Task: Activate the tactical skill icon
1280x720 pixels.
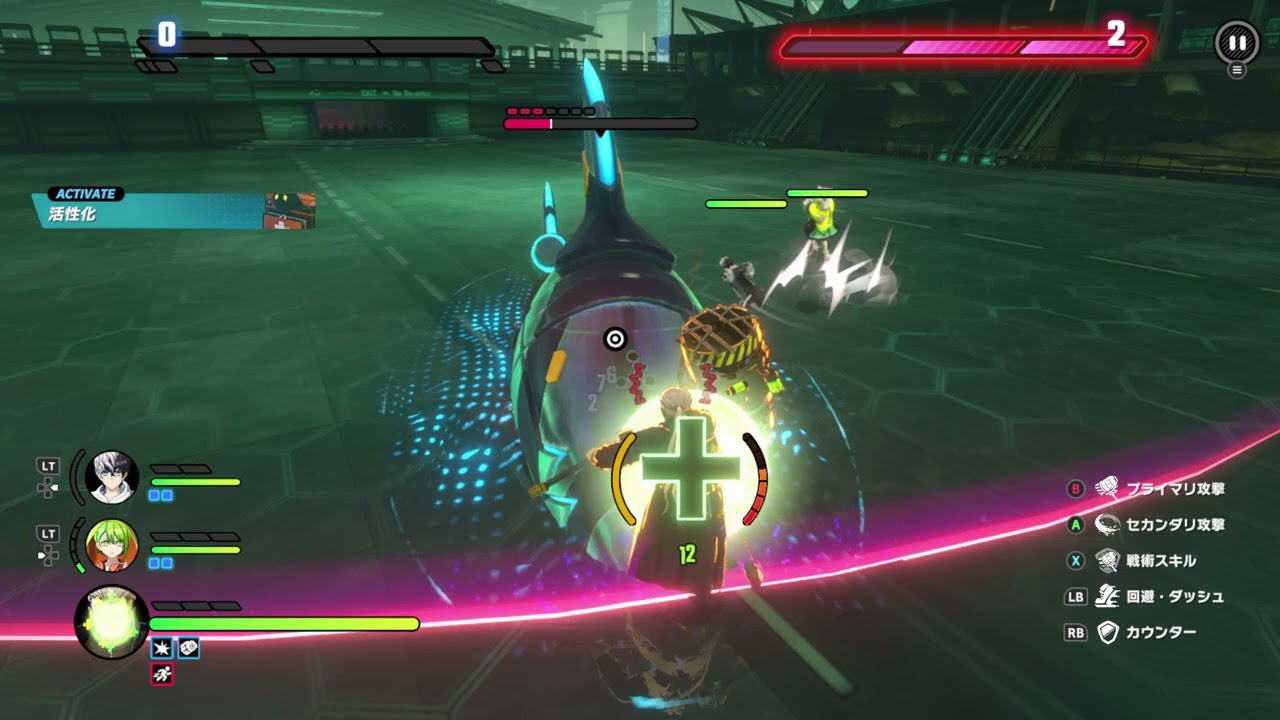Action: (1107, 560)
